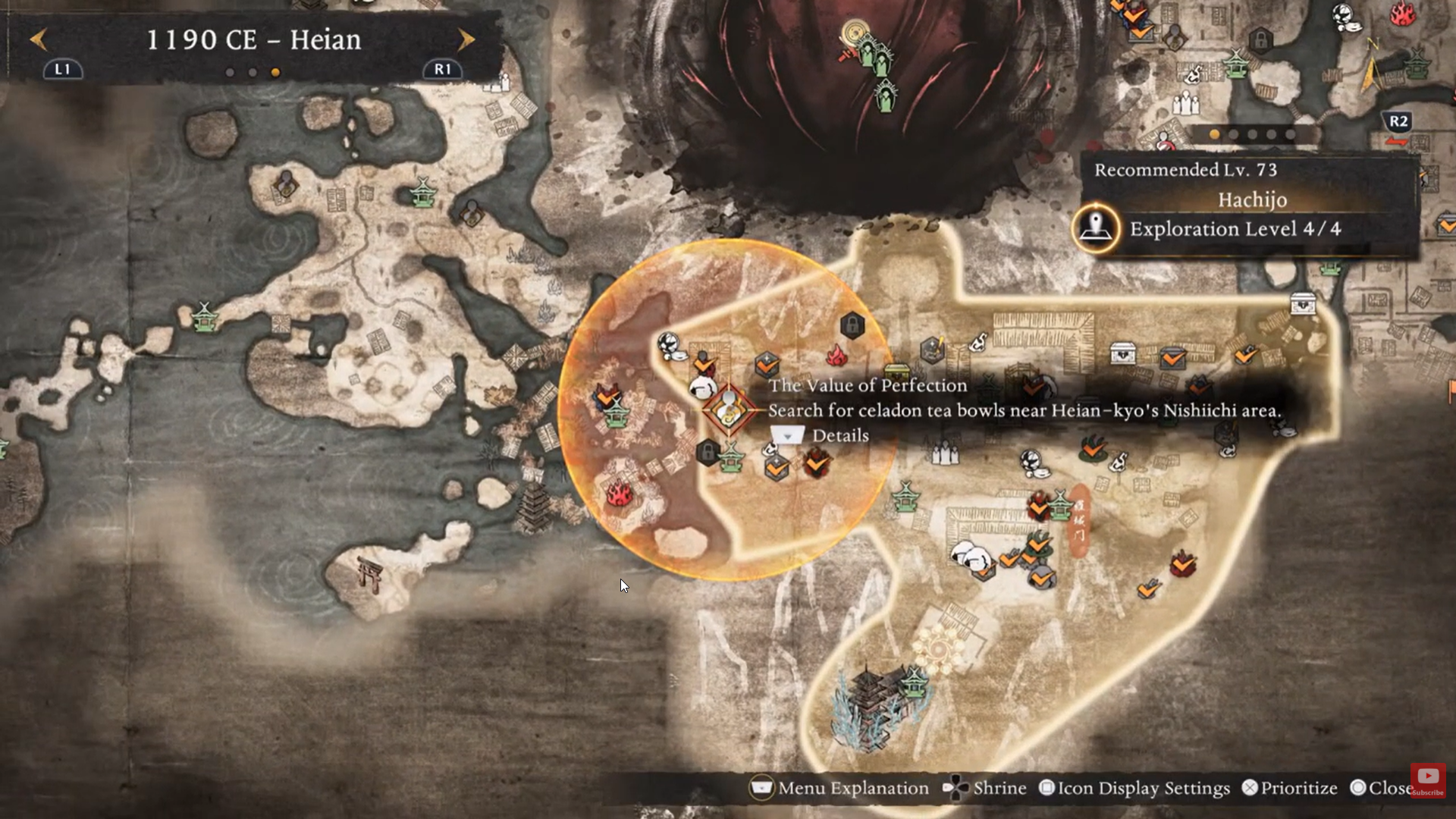Open Icon Display Settings

point(1134,789)
